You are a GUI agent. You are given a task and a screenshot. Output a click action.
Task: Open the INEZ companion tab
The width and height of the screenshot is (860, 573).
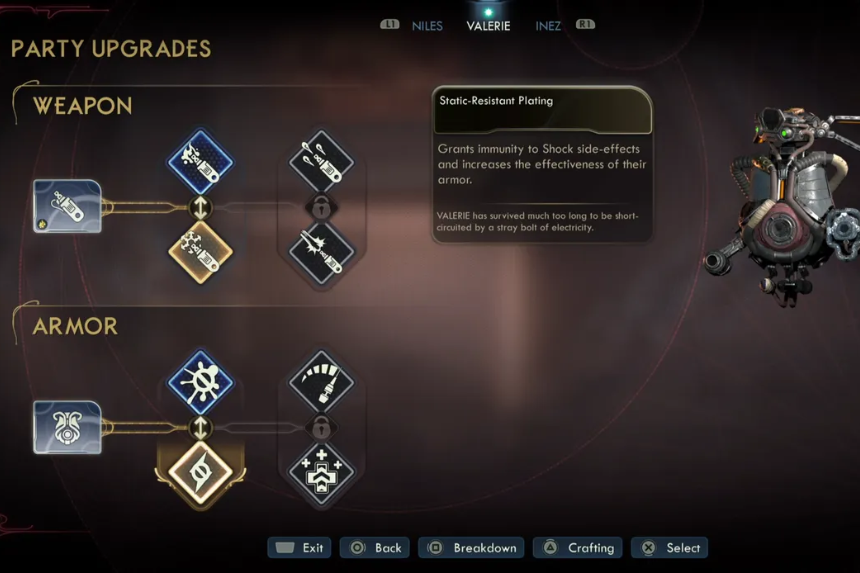click(548, 26)
